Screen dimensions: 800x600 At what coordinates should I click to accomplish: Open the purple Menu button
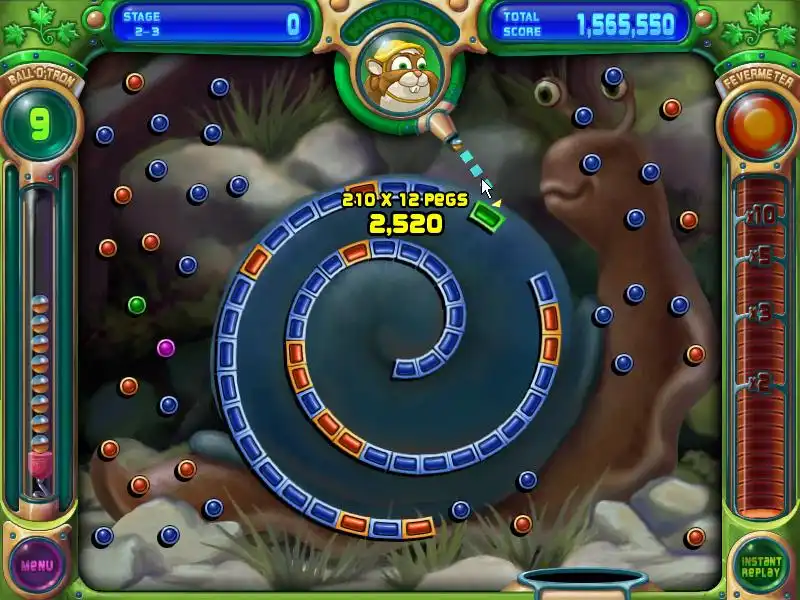[x=37, y=564]
